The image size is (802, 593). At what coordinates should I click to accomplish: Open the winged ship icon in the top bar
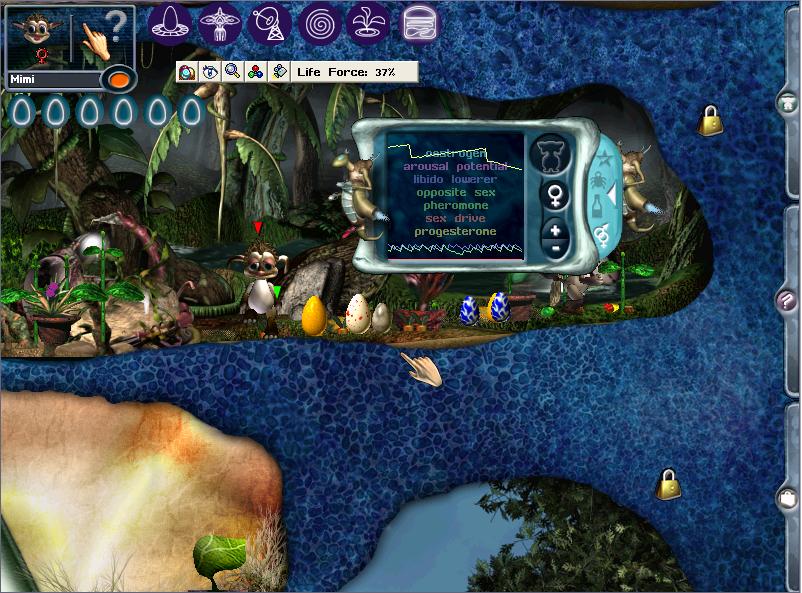(219, 23)
